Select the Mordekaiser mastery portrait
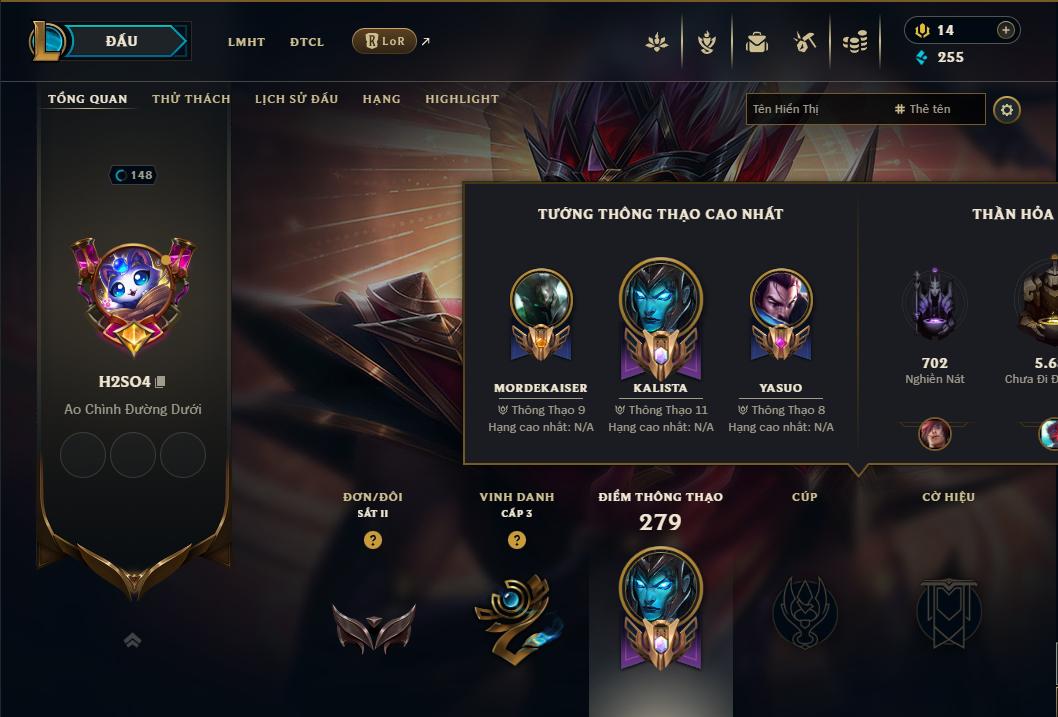This screenshot has width=1058, height=717. pos(541,300)
